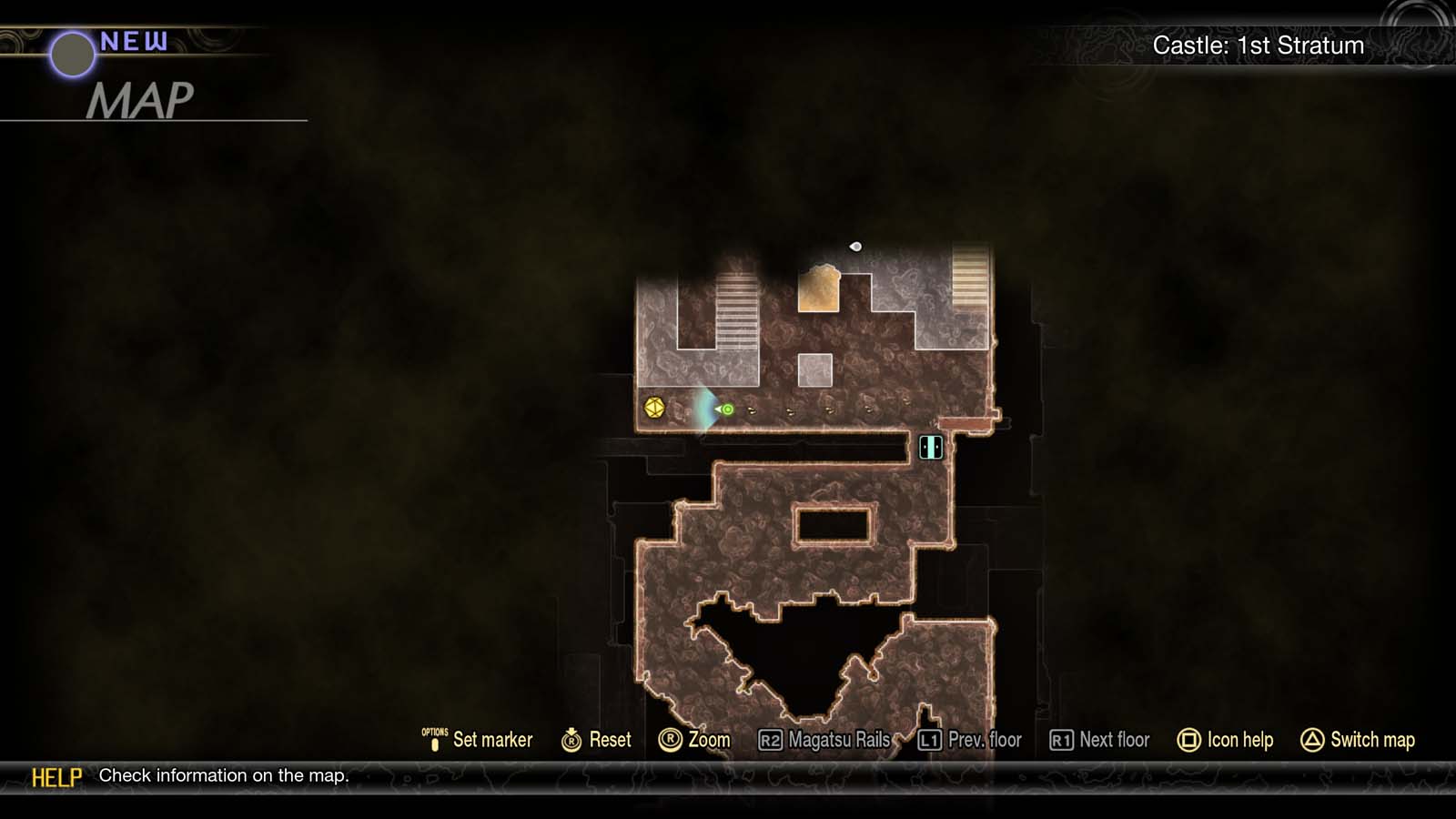
Task: Click the Castle: 1st Stratum header
Action: click(x=1259, y=45)
